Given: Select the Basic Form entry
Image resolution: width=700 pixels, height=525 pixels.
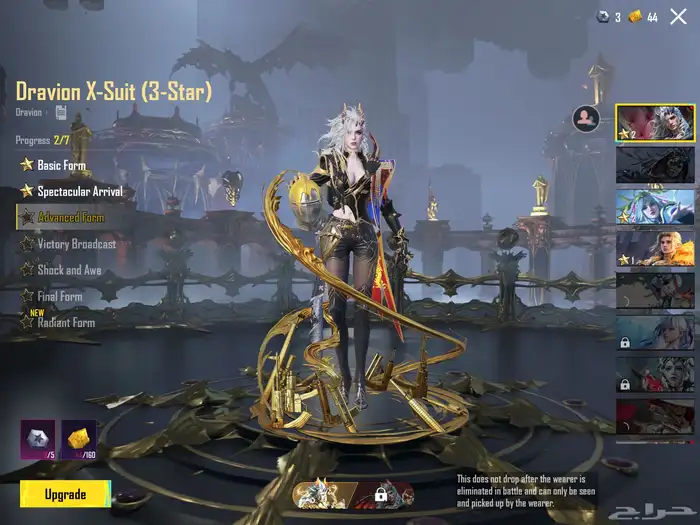Looking at the screenshot, I should tap(60, 164).
